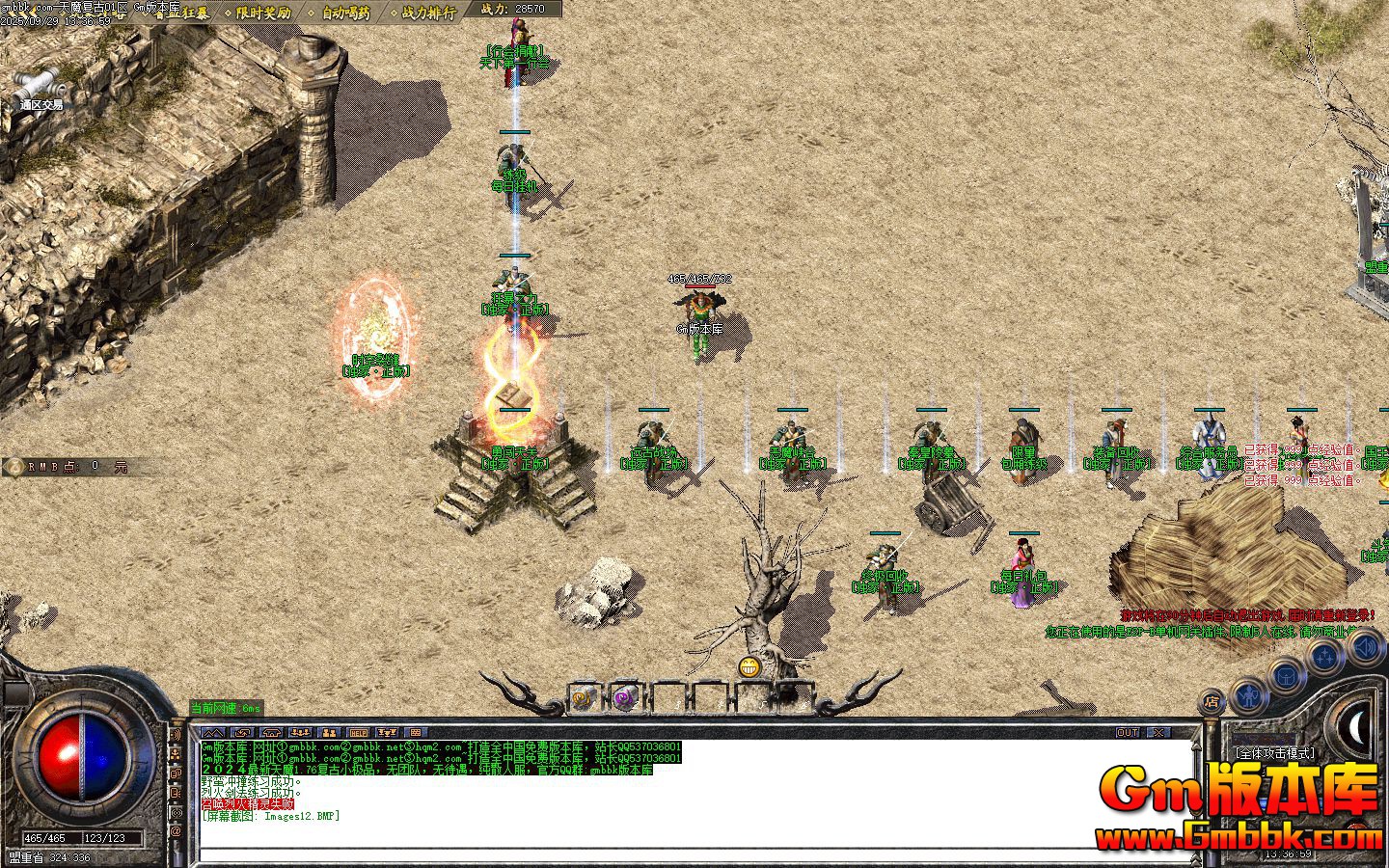Use the purple scroll in the quick slot
1389x868 pixels.
(625, 696)
